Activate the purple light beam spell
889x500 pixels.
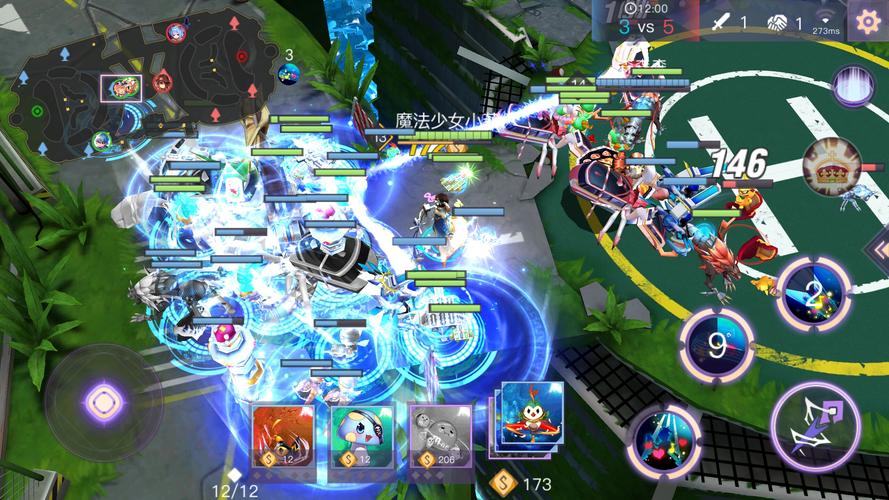click(x=853, y=86)
